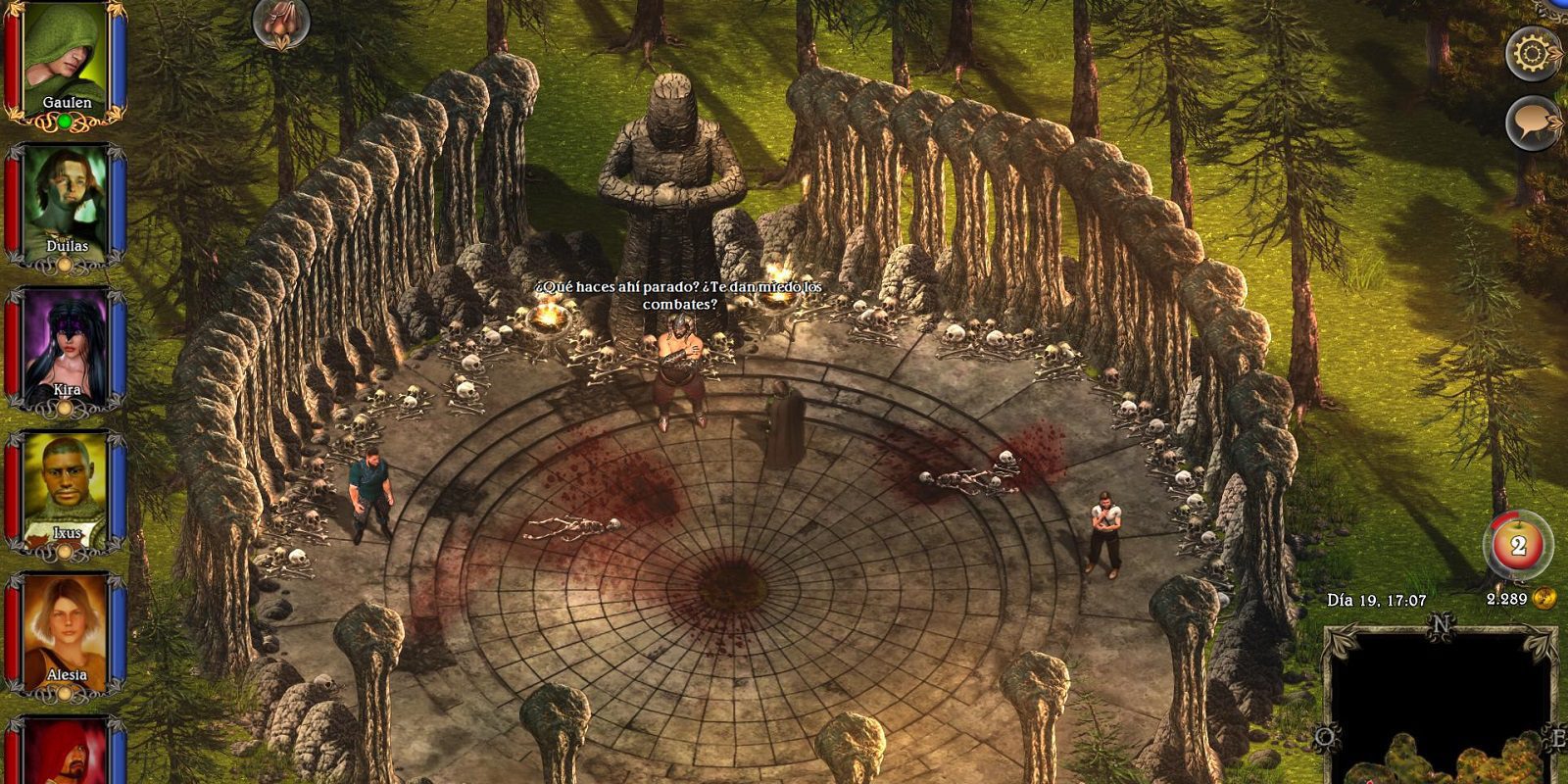Select Gaulen's hooded portrait

click(66, 57)
